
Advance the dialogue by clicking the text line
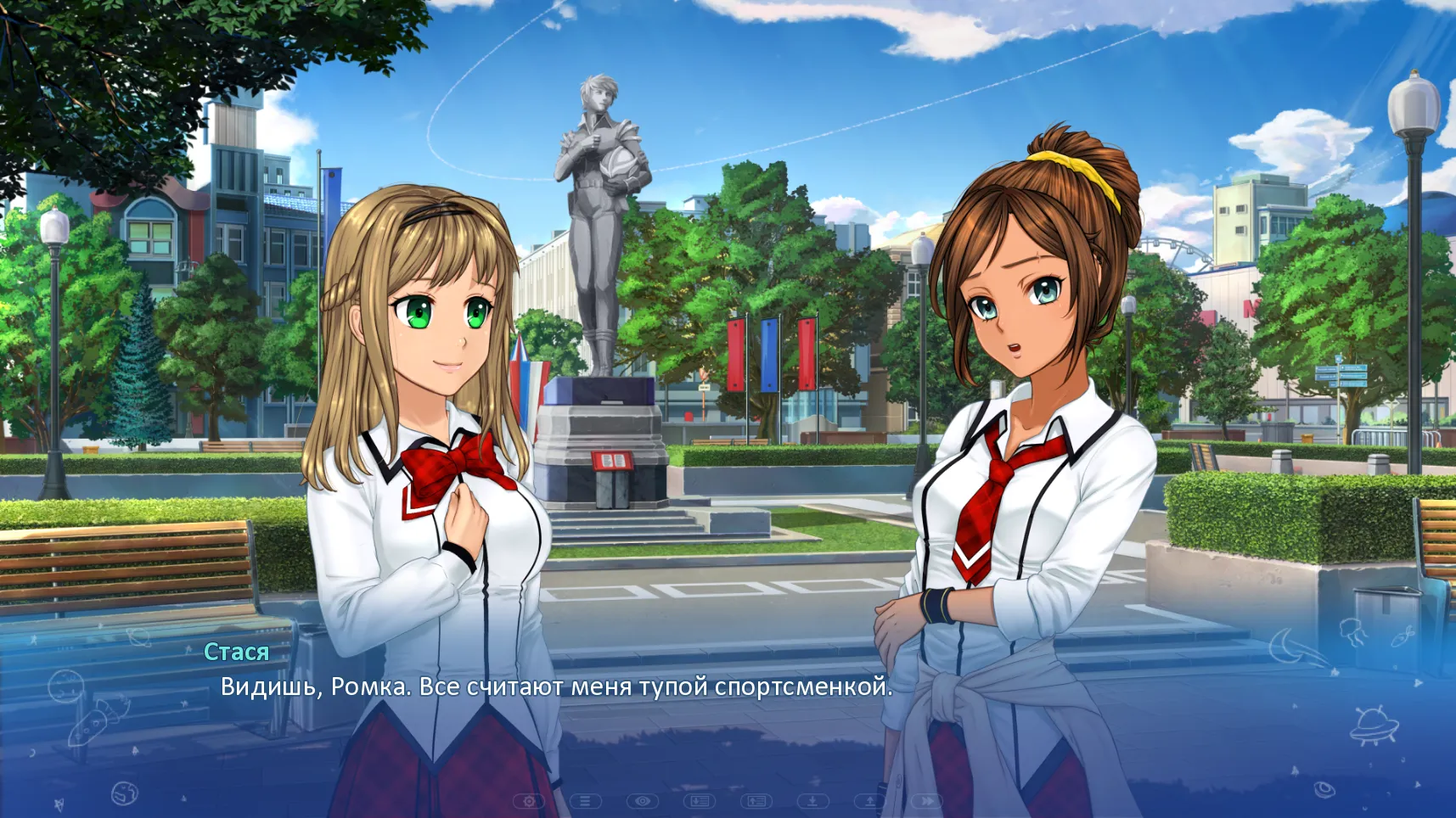click(556, 686)
